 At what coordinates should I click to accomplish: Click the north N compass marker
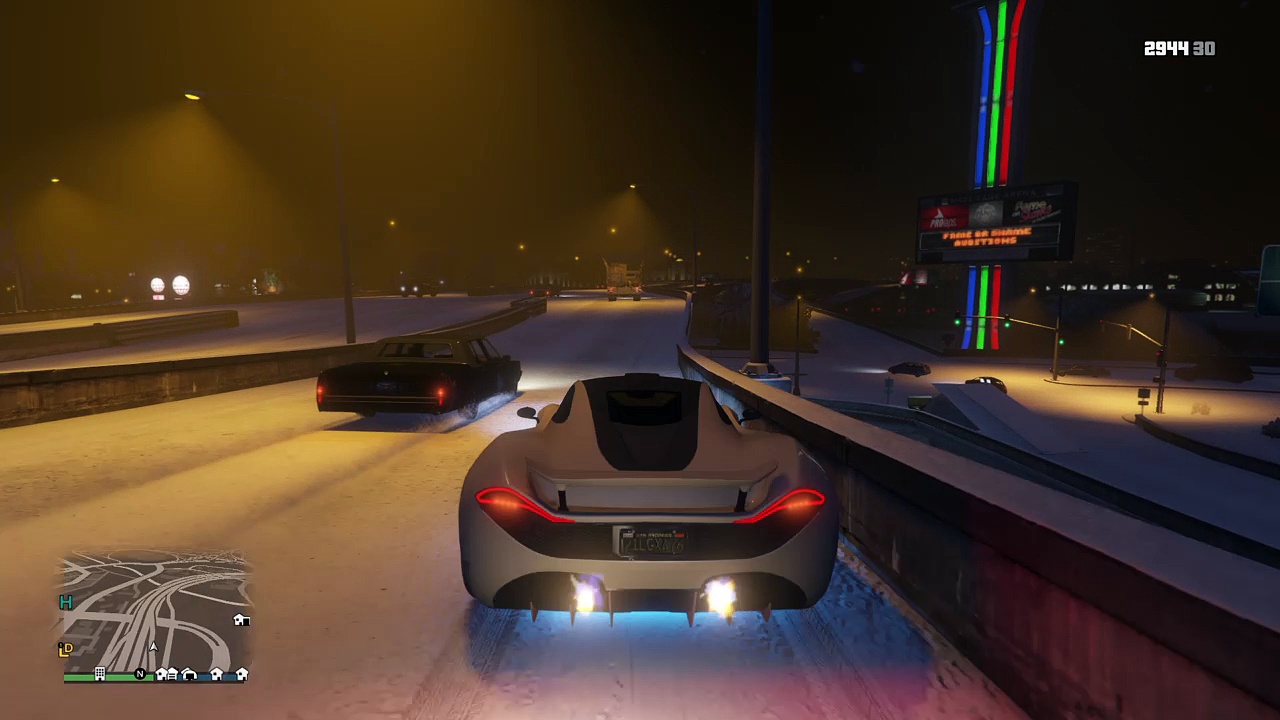coord(140,674)
